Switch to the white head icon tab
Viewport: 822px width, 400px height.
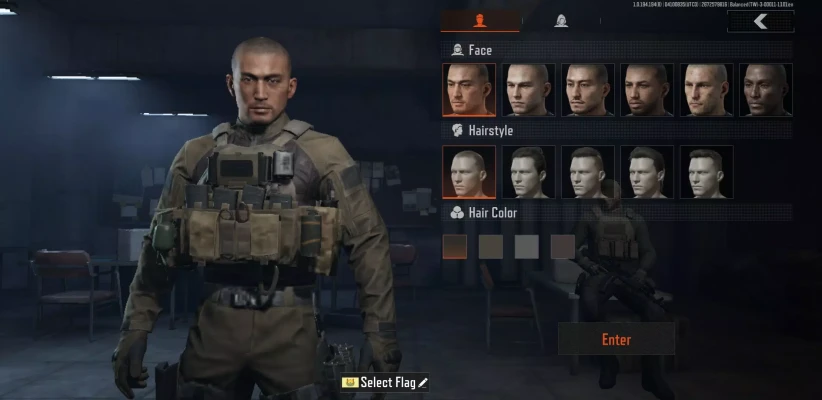coord(561,21)
